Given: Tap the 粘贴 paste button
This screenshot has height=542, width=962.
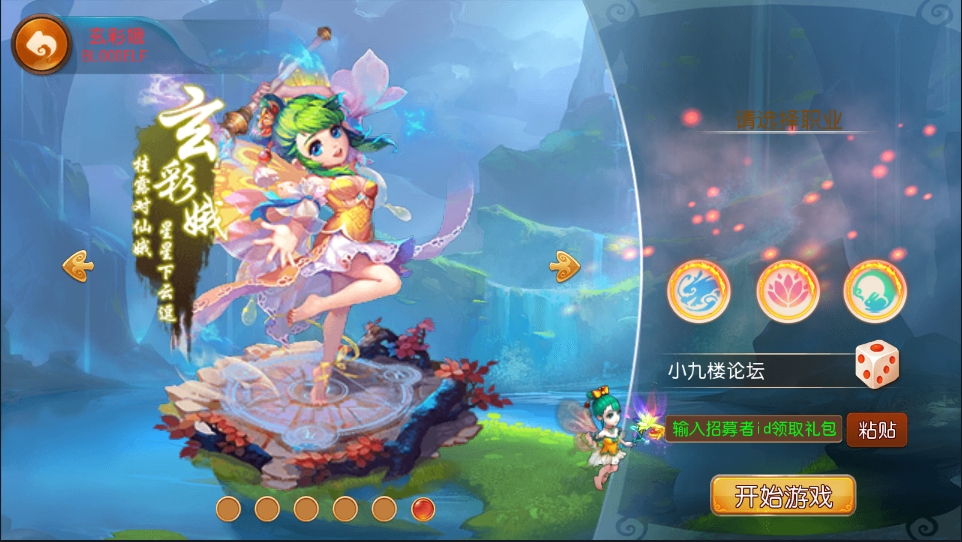Looking at the screenshot, I should tap(877, 430).
